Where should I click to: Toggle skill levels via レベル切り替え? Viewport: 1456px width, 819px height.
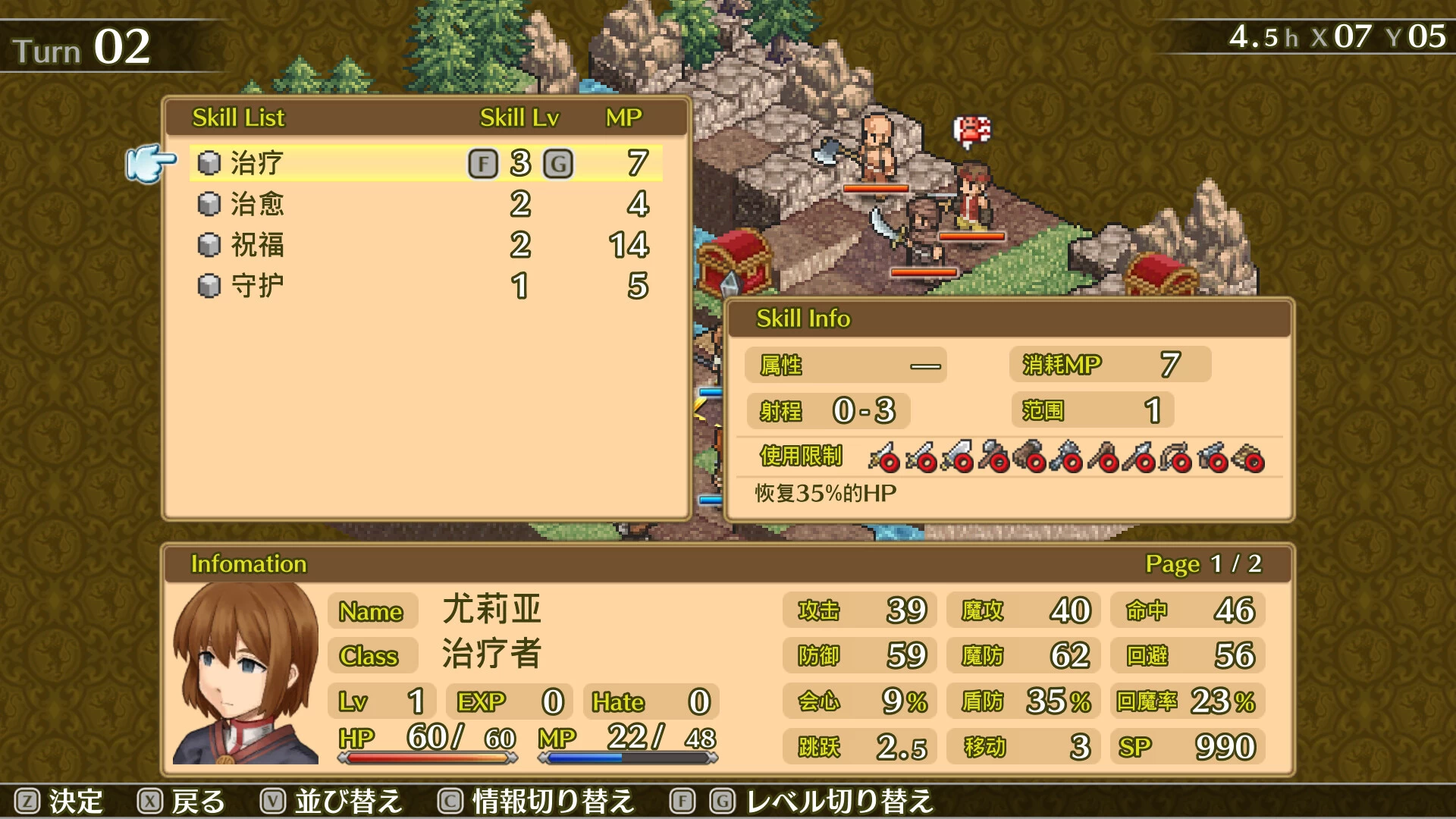pyautogui.click(x=838, y=799)
